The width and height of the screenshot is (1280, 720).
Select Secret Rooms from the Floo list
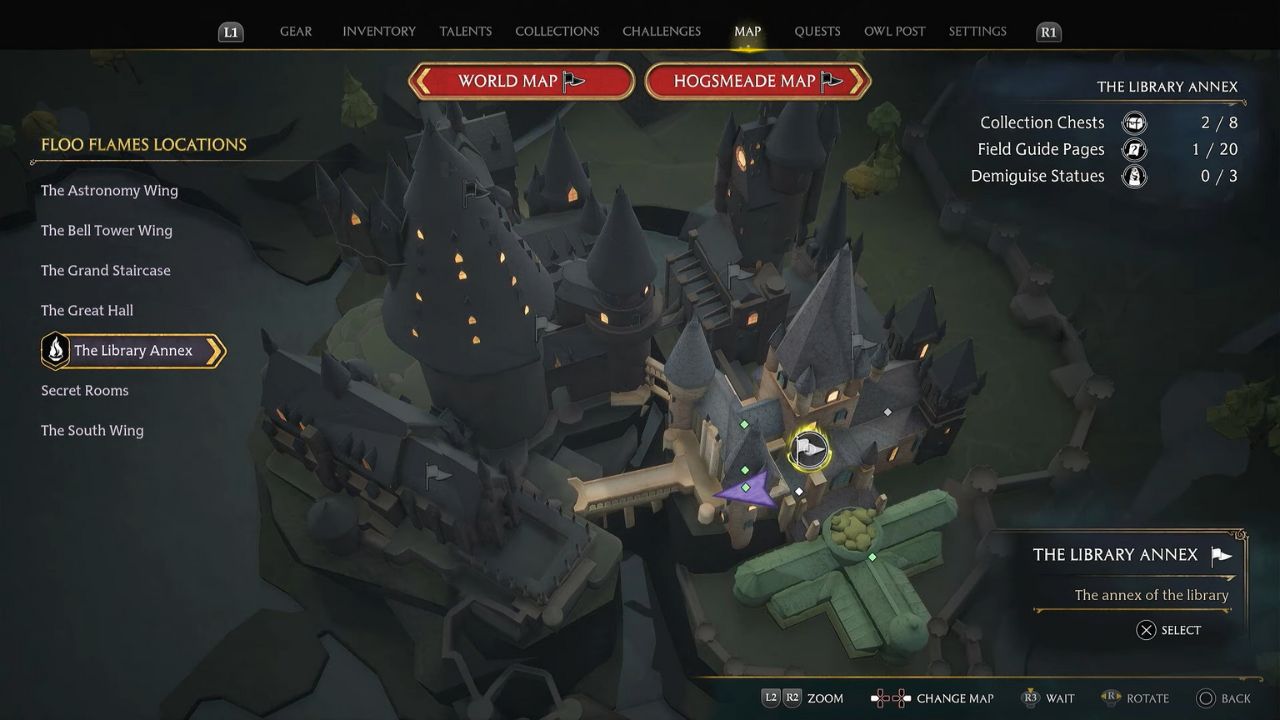pos(84,390)
